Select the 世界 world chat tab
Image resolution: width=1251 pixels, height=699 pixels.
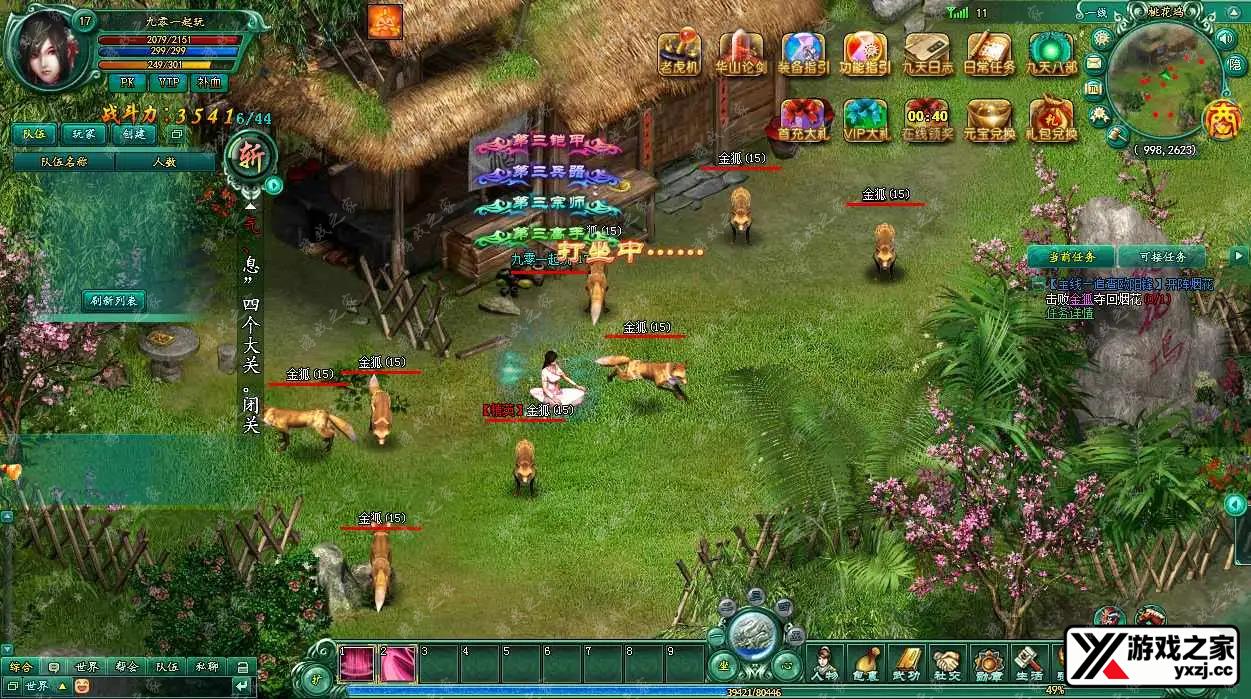(x=87, y=666)
